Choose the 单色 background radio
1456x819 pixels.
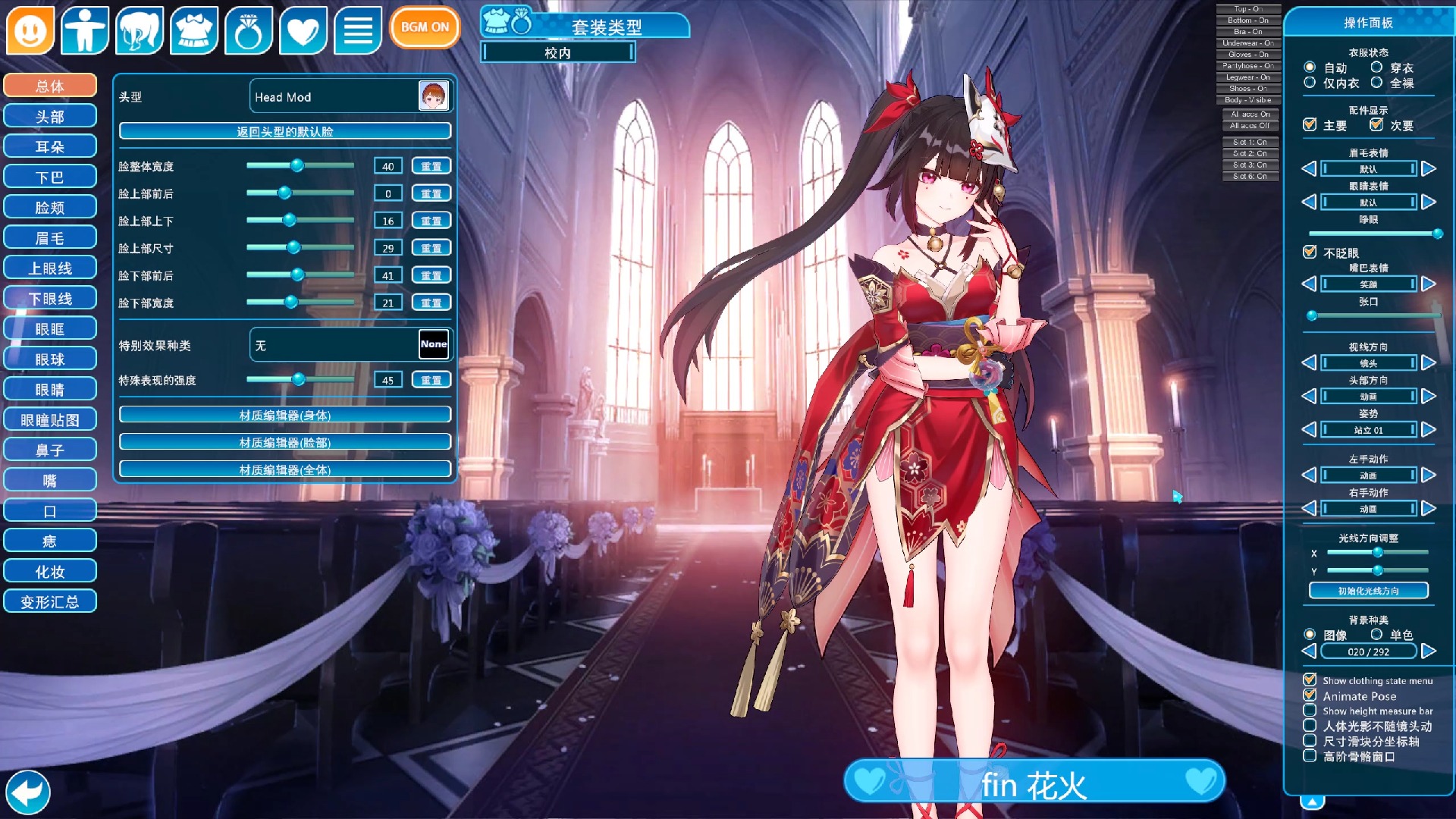tap(1376, 634)
